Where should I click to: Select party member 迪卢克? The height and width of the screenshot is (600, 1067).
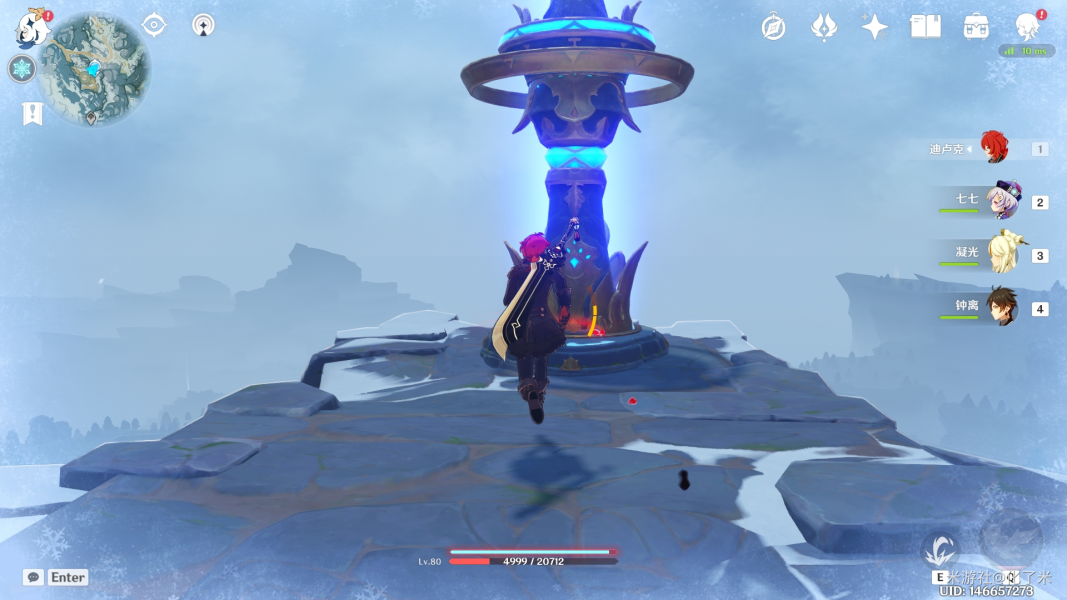click(993, 149)
